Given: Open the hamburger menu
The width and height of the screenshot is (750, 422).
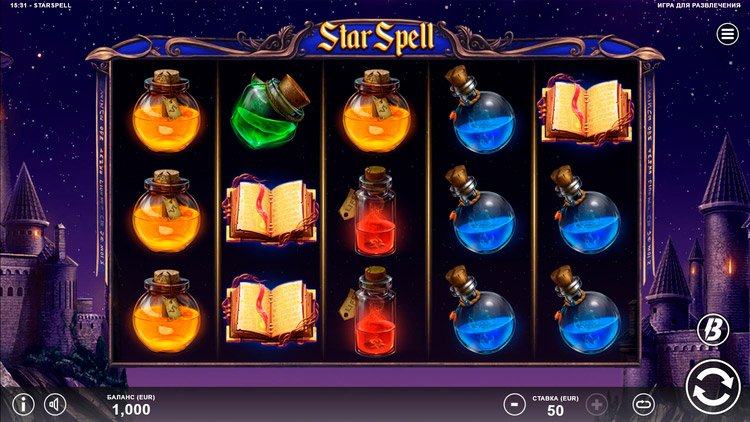Looking at the screenshot, I should coord(728,35).
